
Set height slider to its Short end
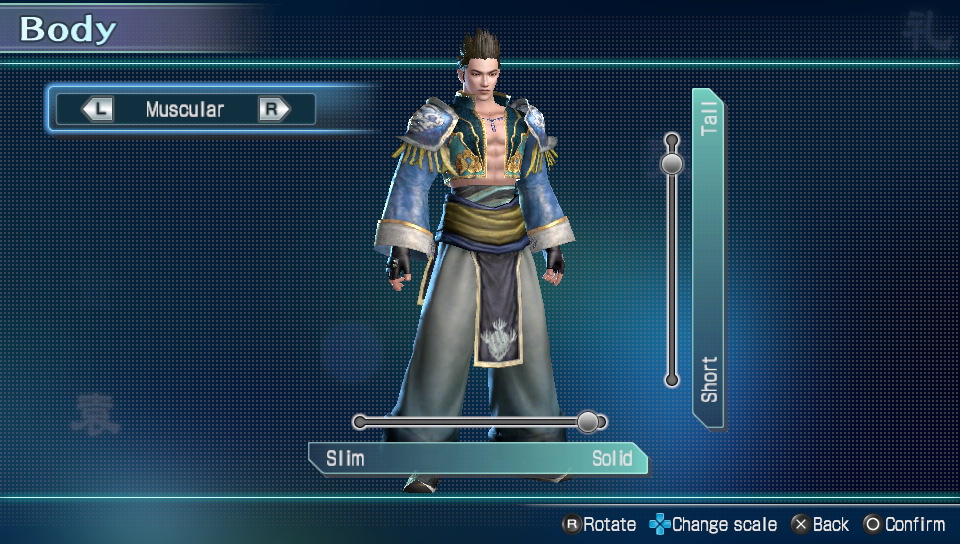pyautogui.click(x=672, y=380)
